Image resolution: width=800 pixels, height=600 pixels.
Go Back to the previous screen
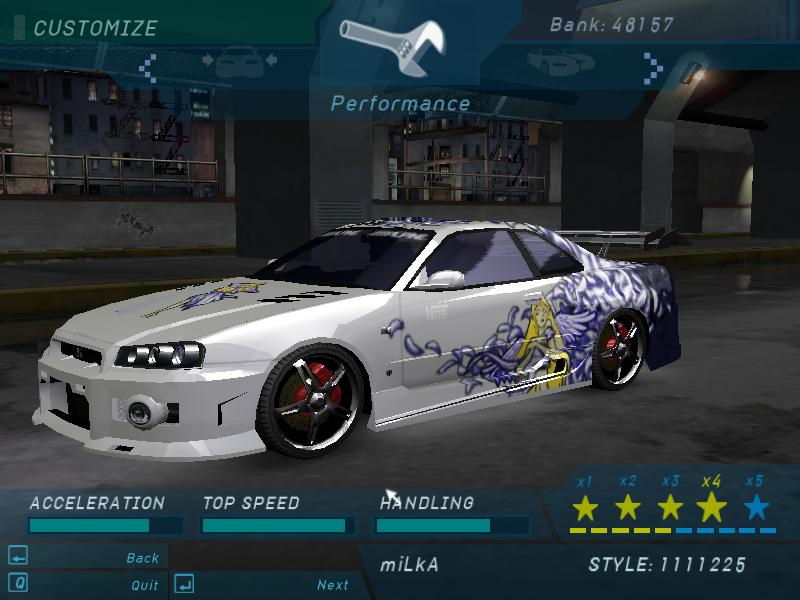click(x=142, y=558)
